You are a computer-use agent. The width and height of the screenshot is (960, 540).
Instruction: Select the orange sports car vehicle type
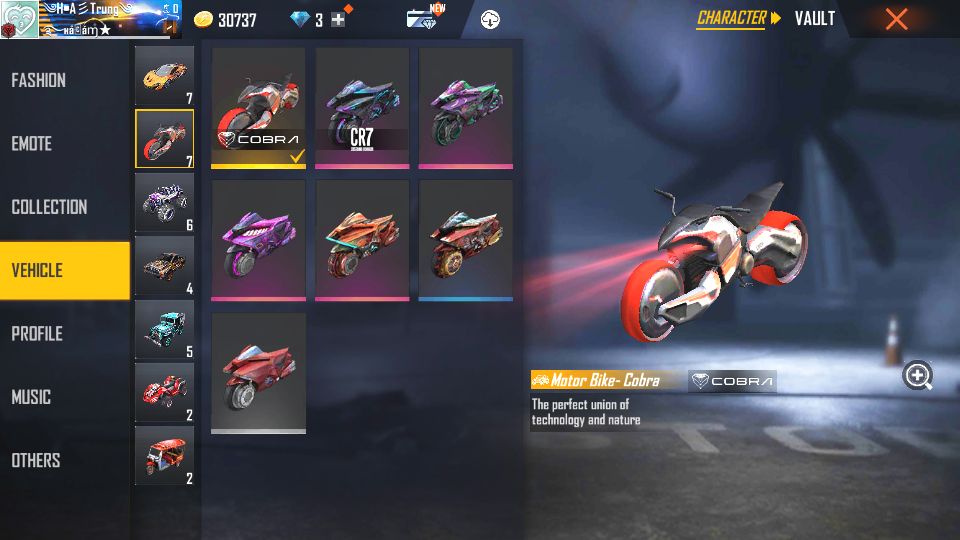164,76
